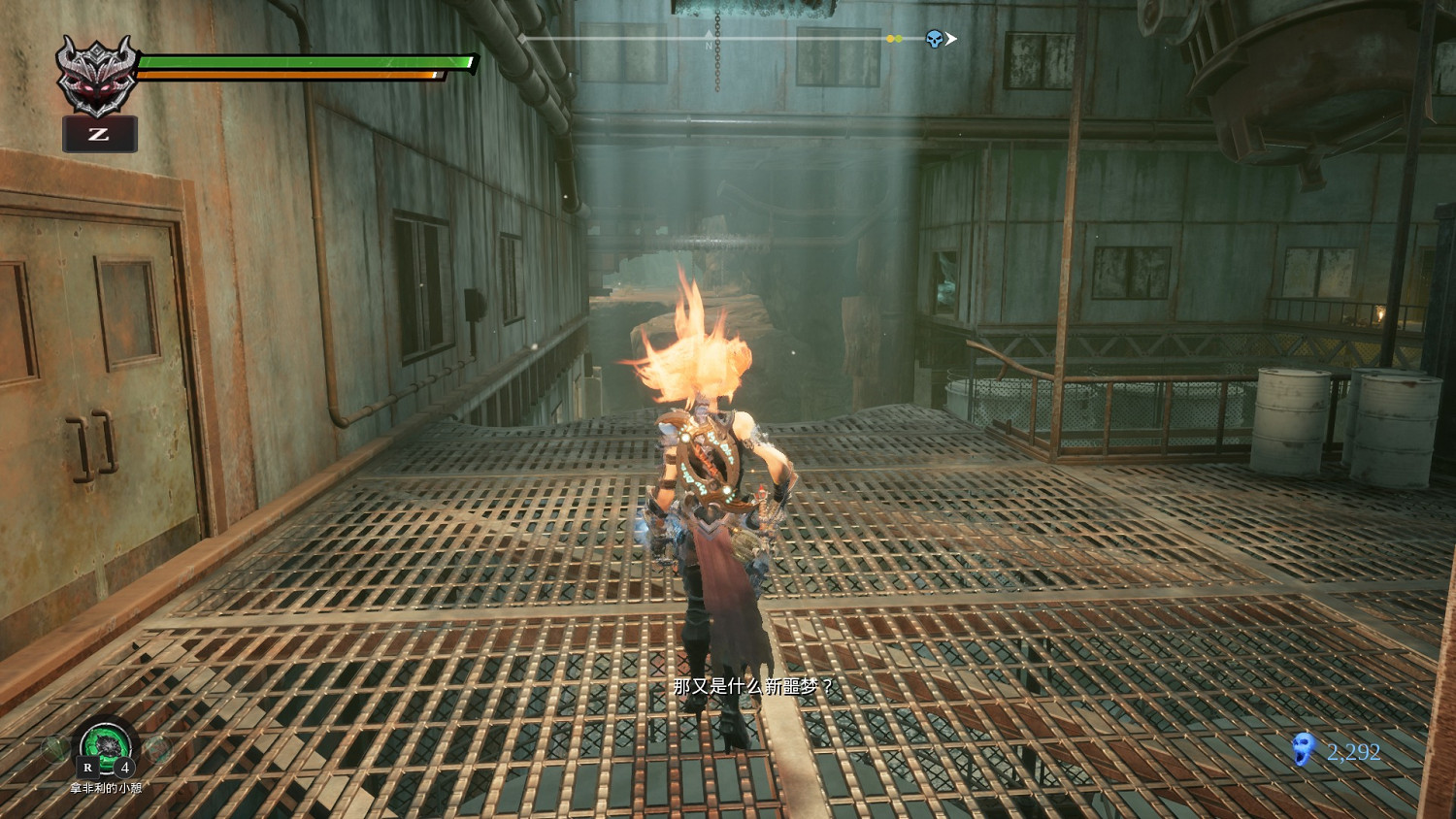Click the Fury horned emblem portrait
Viewport: 1456px width, 819px height.
96,75
